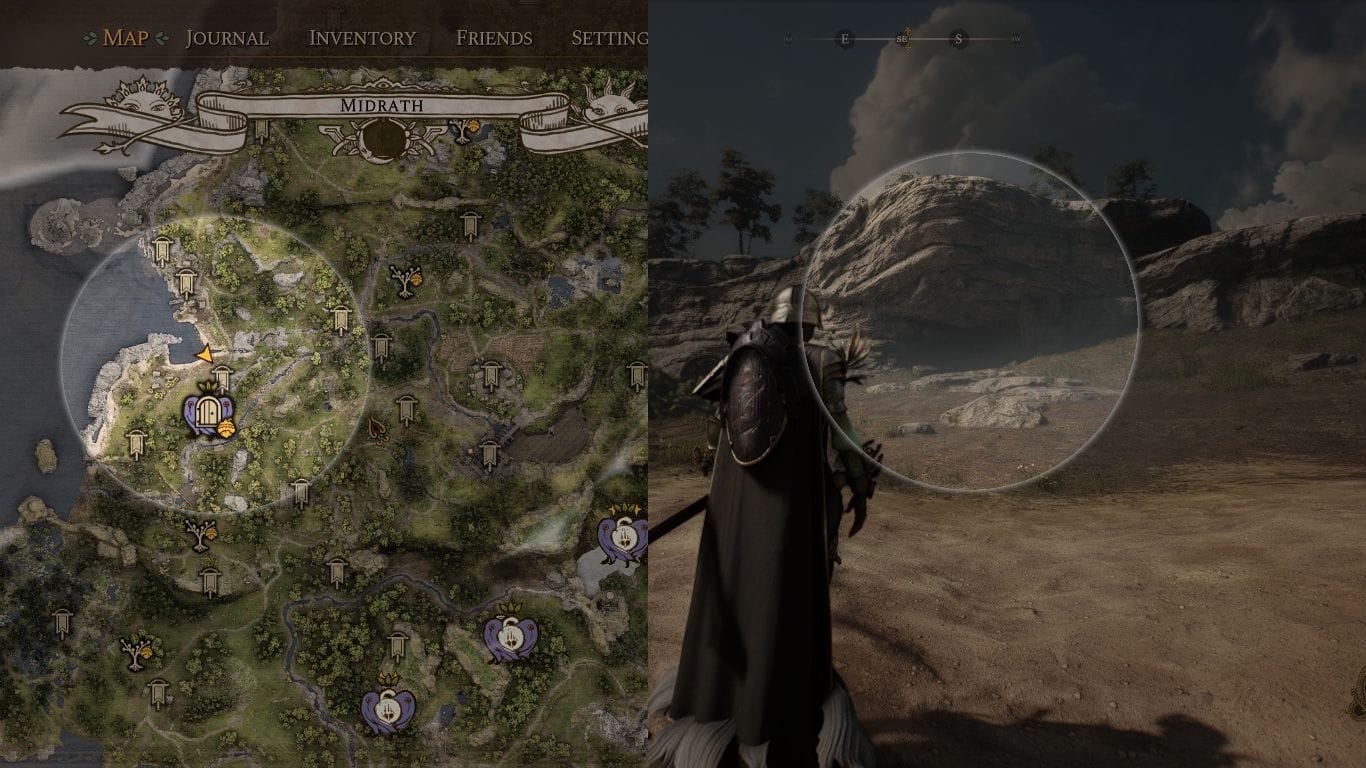Click the golden tree marker southwest of the home icon
The image size is (1366, 768).
(201, 536)
